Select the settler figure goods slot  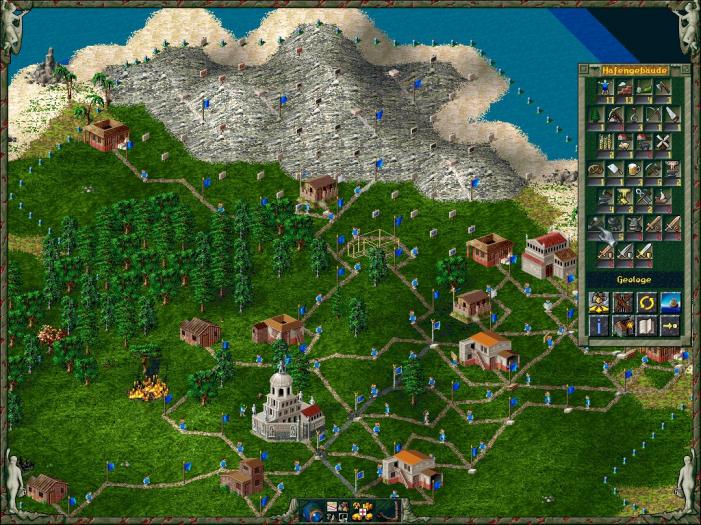605,89
